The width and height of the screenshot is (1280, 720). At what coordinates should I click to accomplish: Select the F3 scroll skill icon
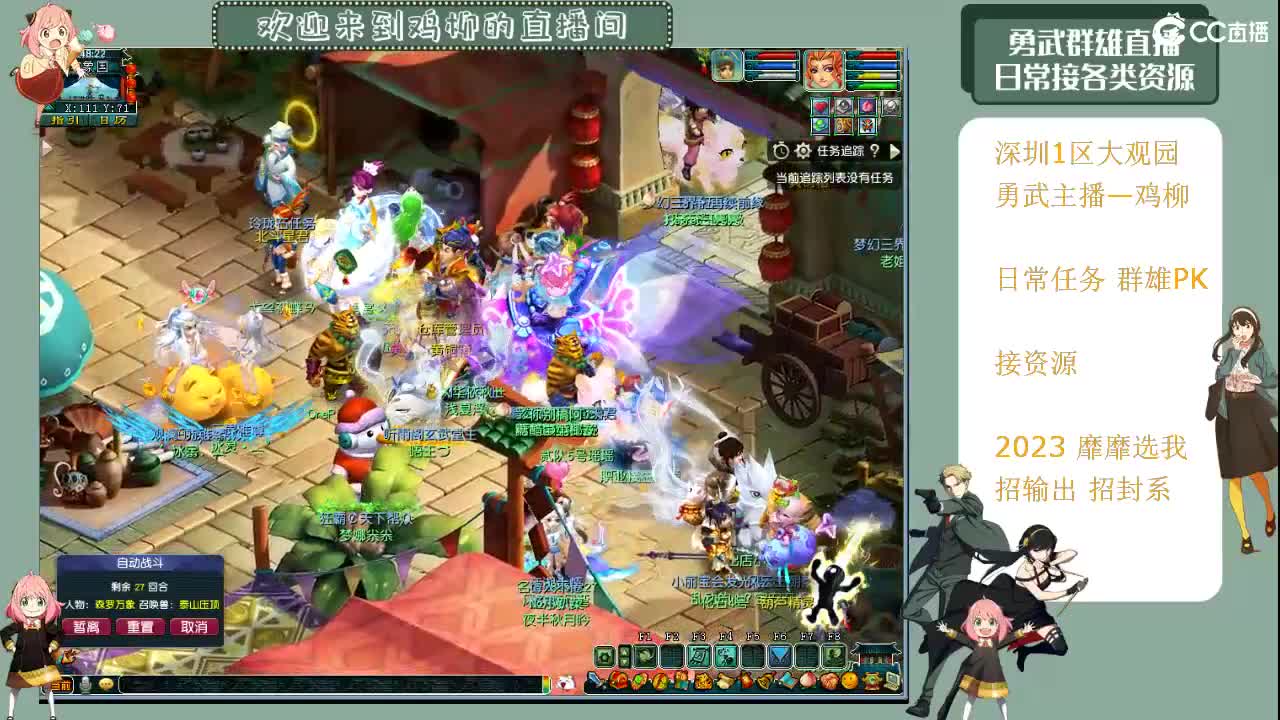[x=698, y=657]
